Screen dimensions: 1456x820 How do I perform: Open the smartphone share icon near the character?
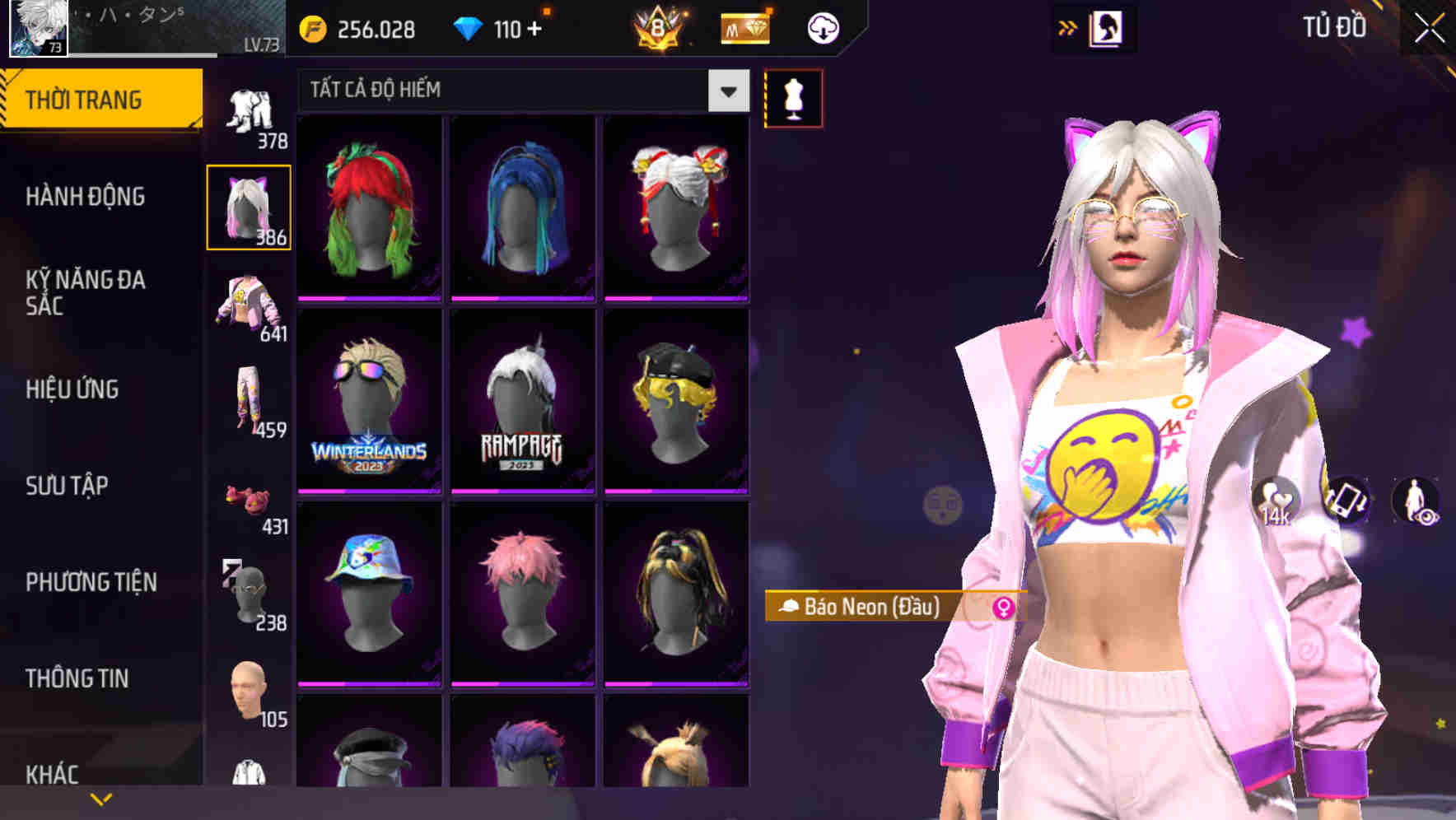pyautogui.click(x=1346, y=501)
